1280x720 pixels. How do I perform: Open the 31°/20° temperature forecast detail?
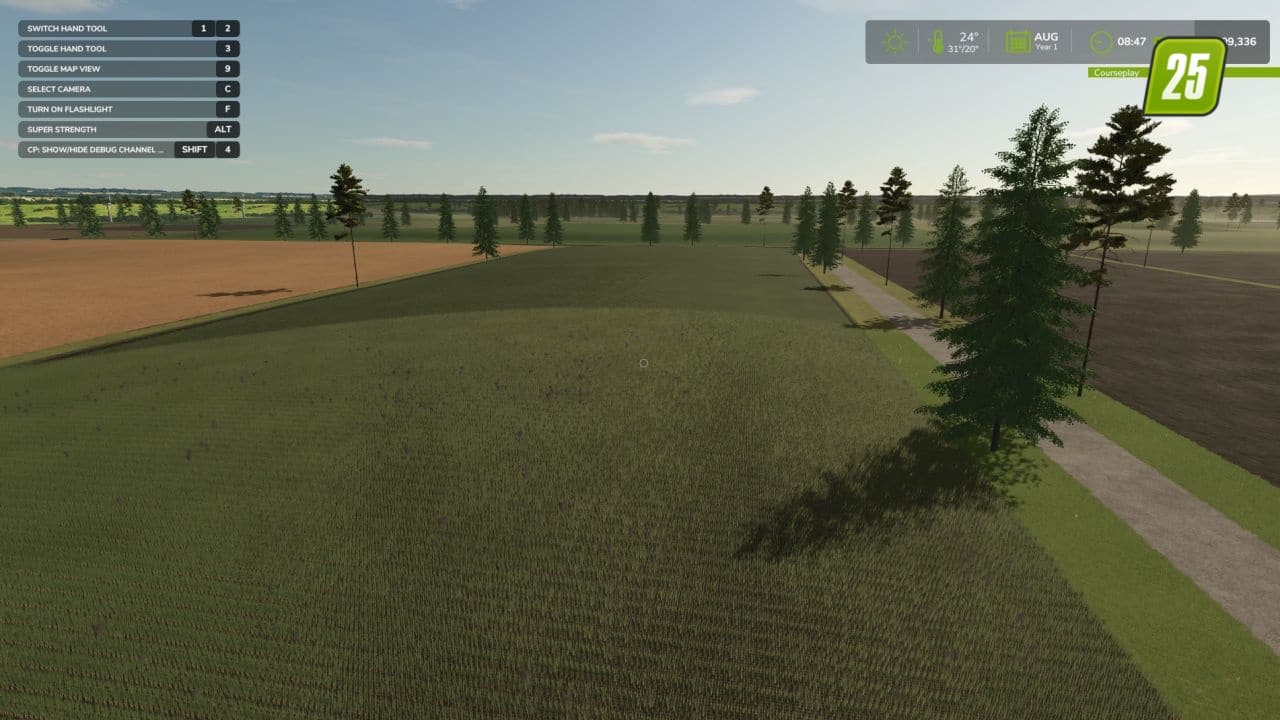[963, 47]
